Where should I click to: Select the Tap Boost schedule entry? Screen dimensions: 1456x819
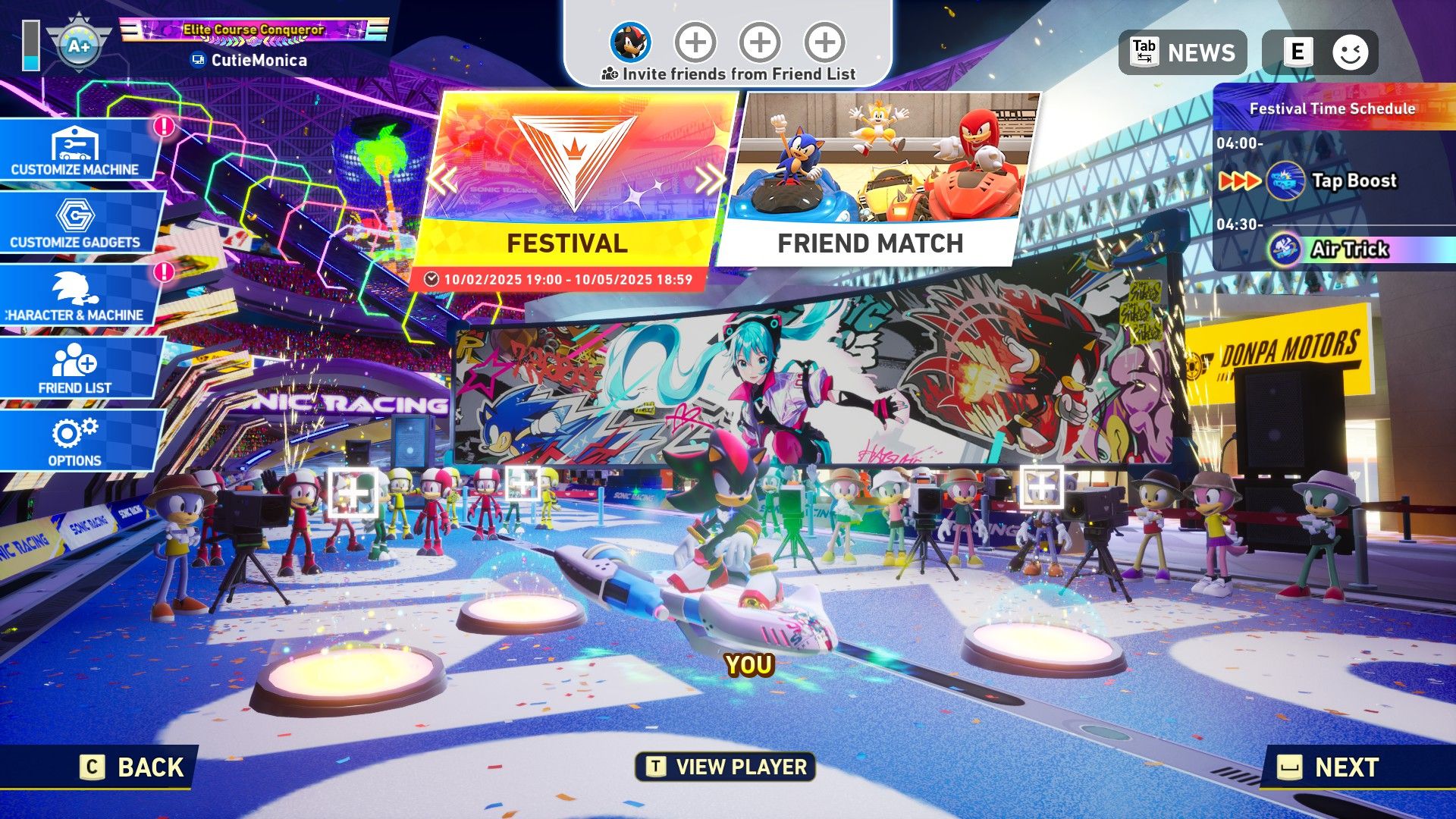(x=1335, y=181)
